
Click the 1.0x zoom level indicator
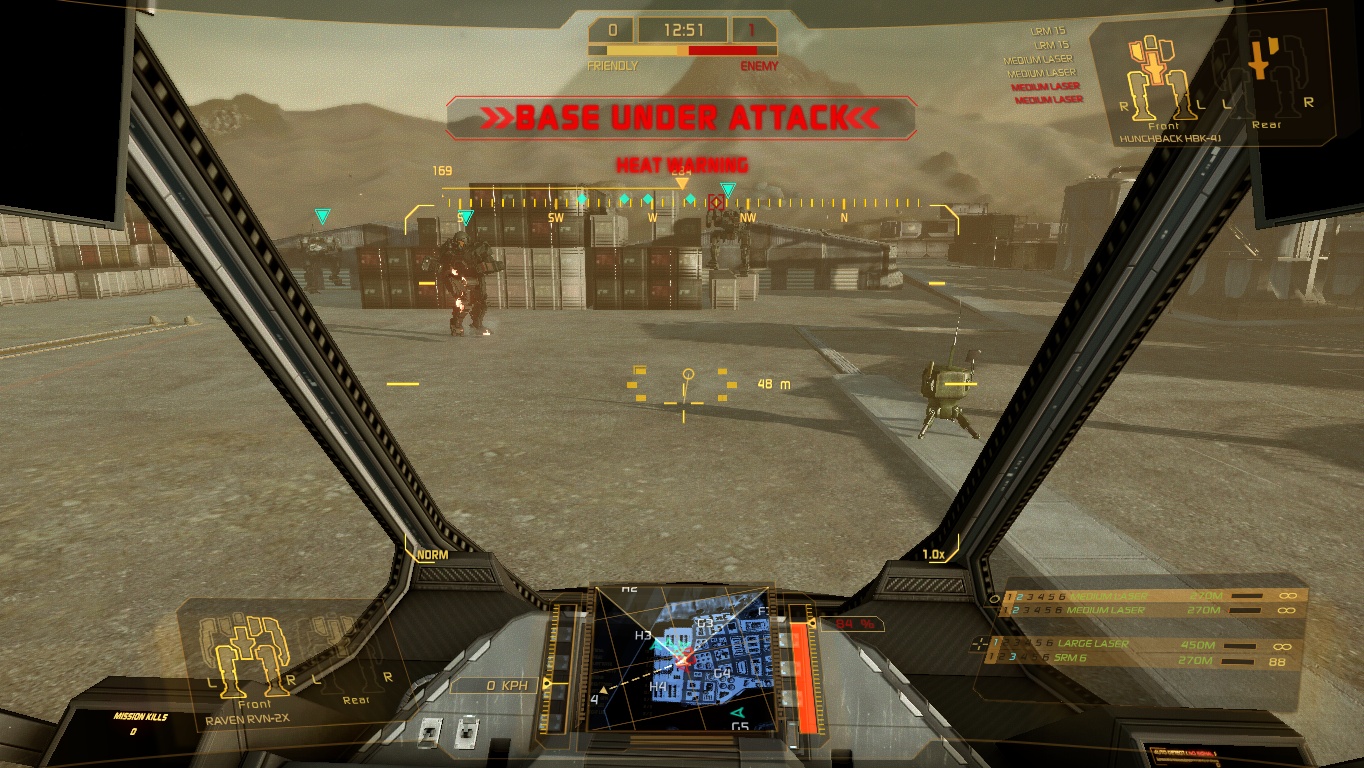[x=933, y=555]
